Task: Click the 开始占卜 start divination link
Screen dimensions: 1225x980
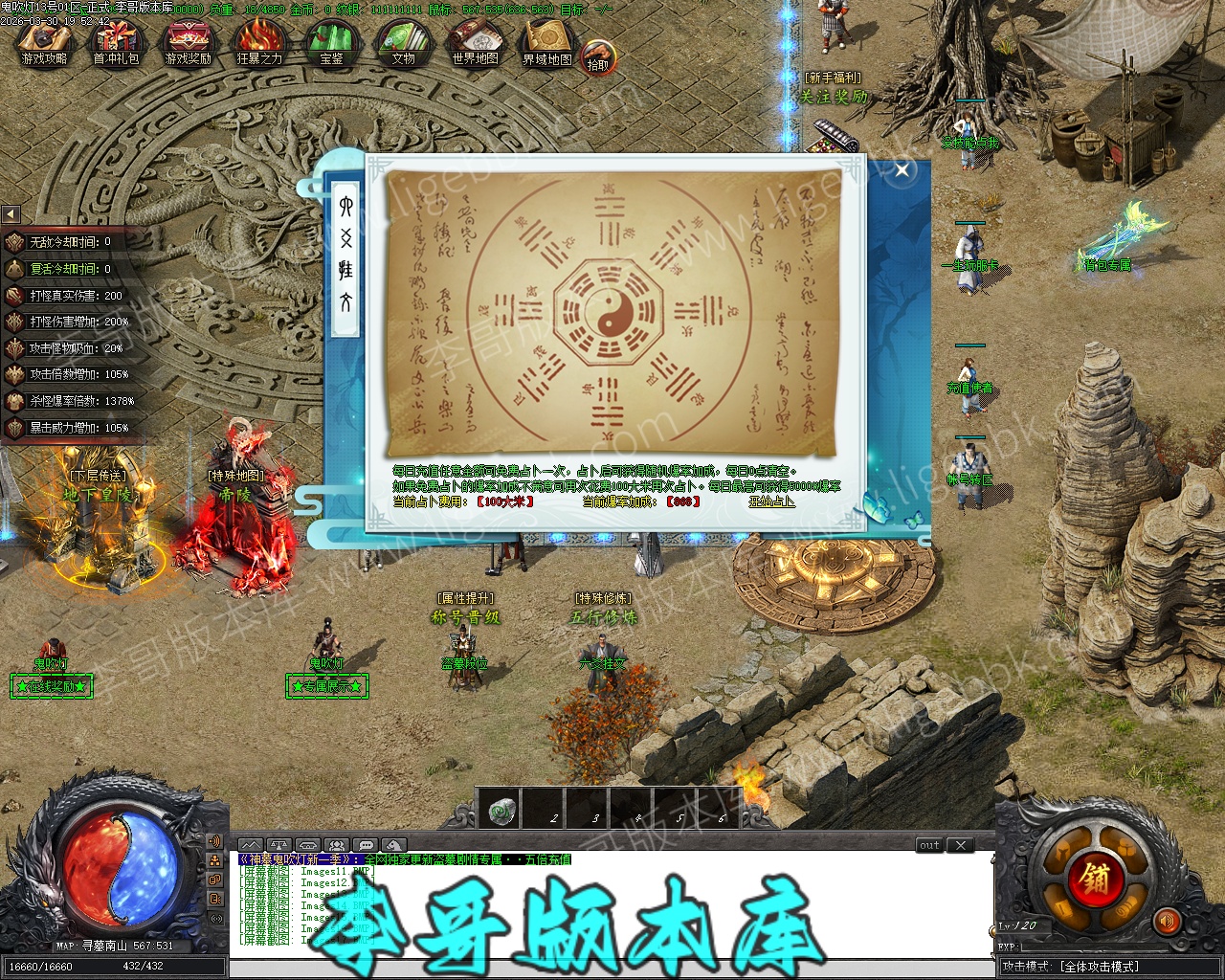Action: coord(771,501)
